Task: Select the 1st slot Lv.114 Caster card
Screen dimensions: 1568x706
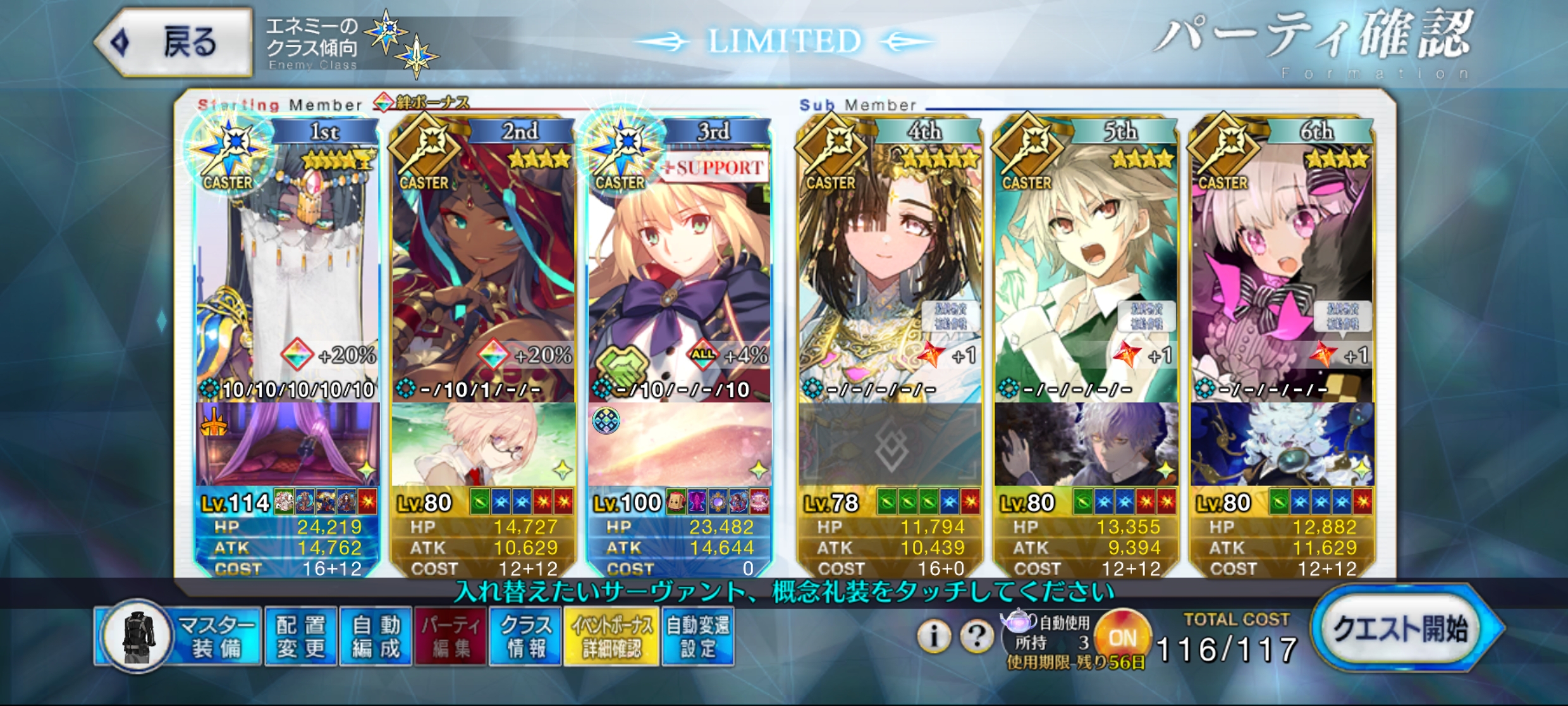Action: (x=288, y=266)
